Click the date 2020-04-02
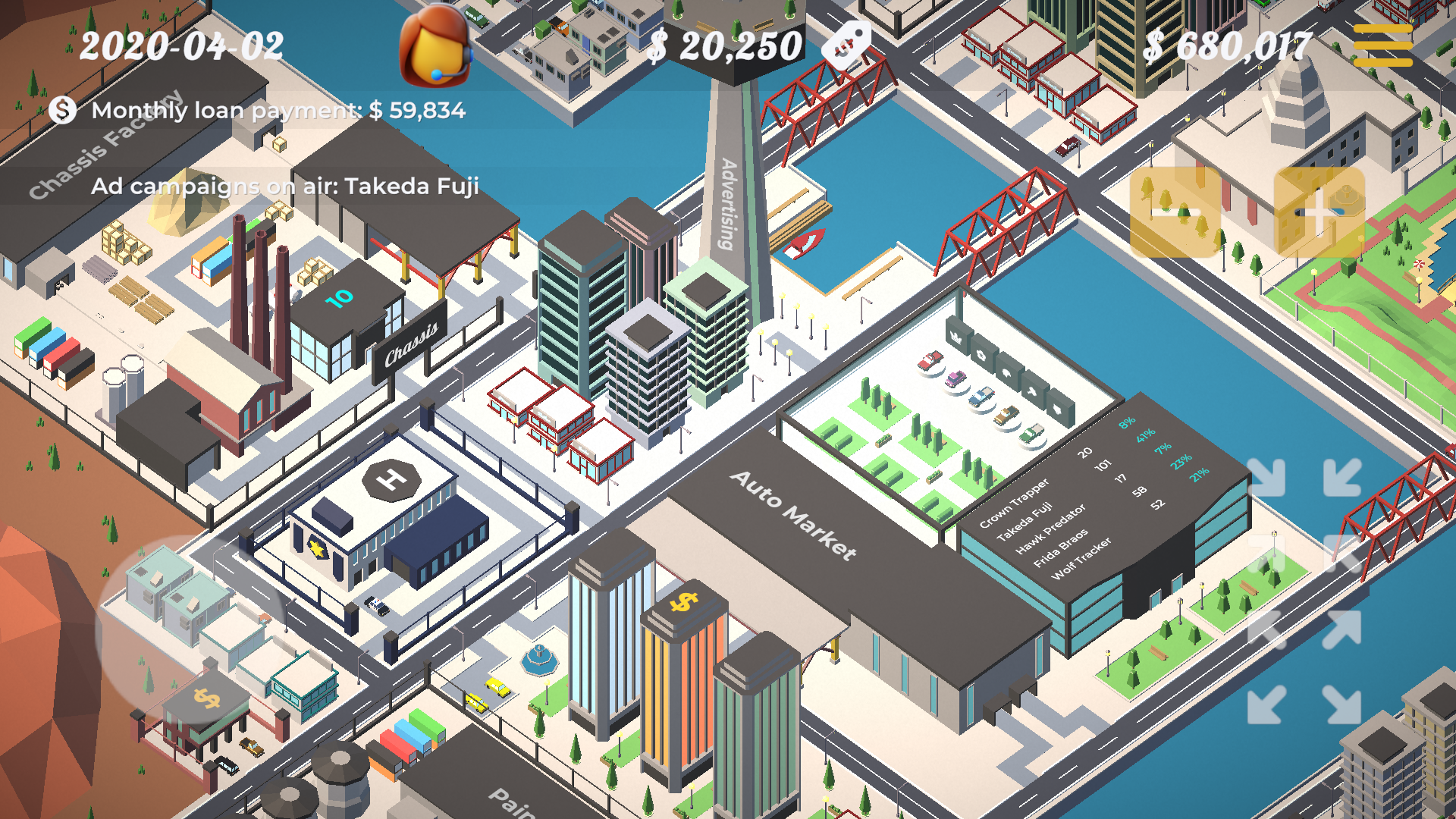 point(182,47)
